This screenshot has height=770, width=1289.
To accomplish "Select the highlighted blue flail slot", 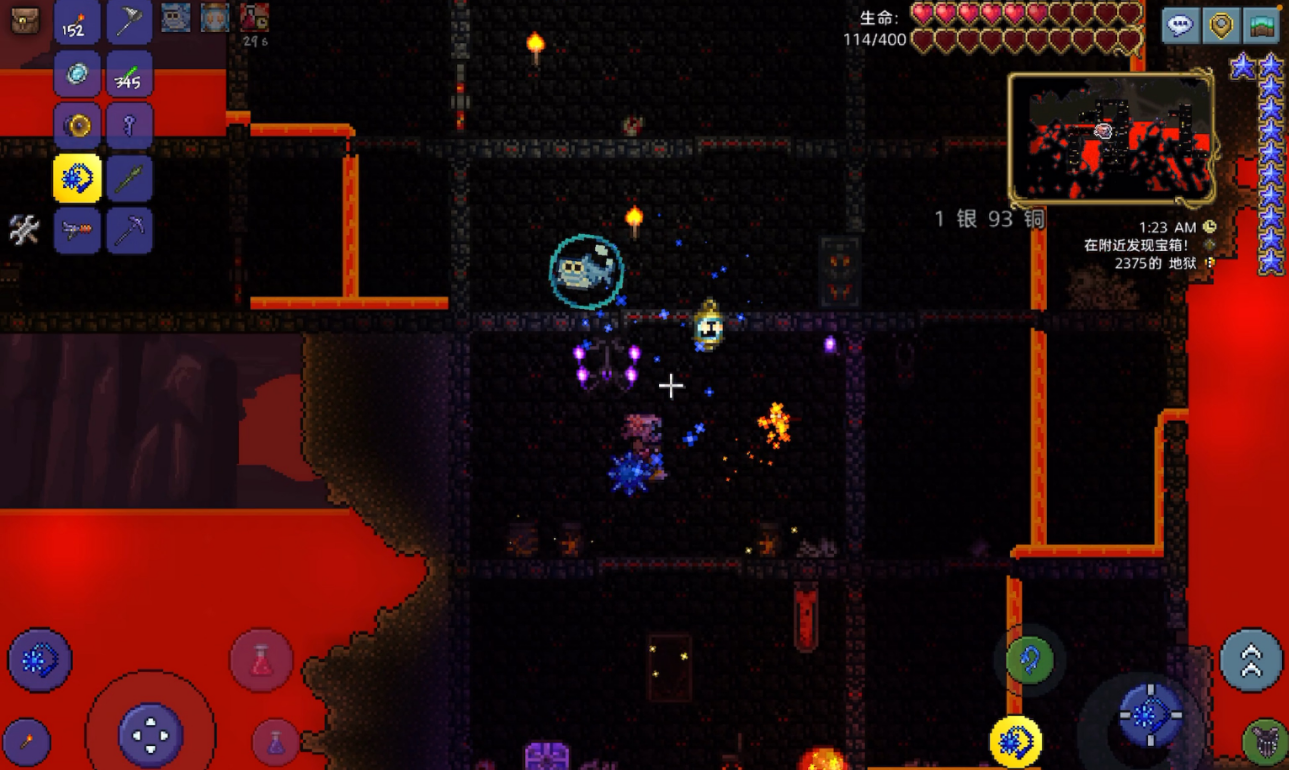I will coord(77,179).
